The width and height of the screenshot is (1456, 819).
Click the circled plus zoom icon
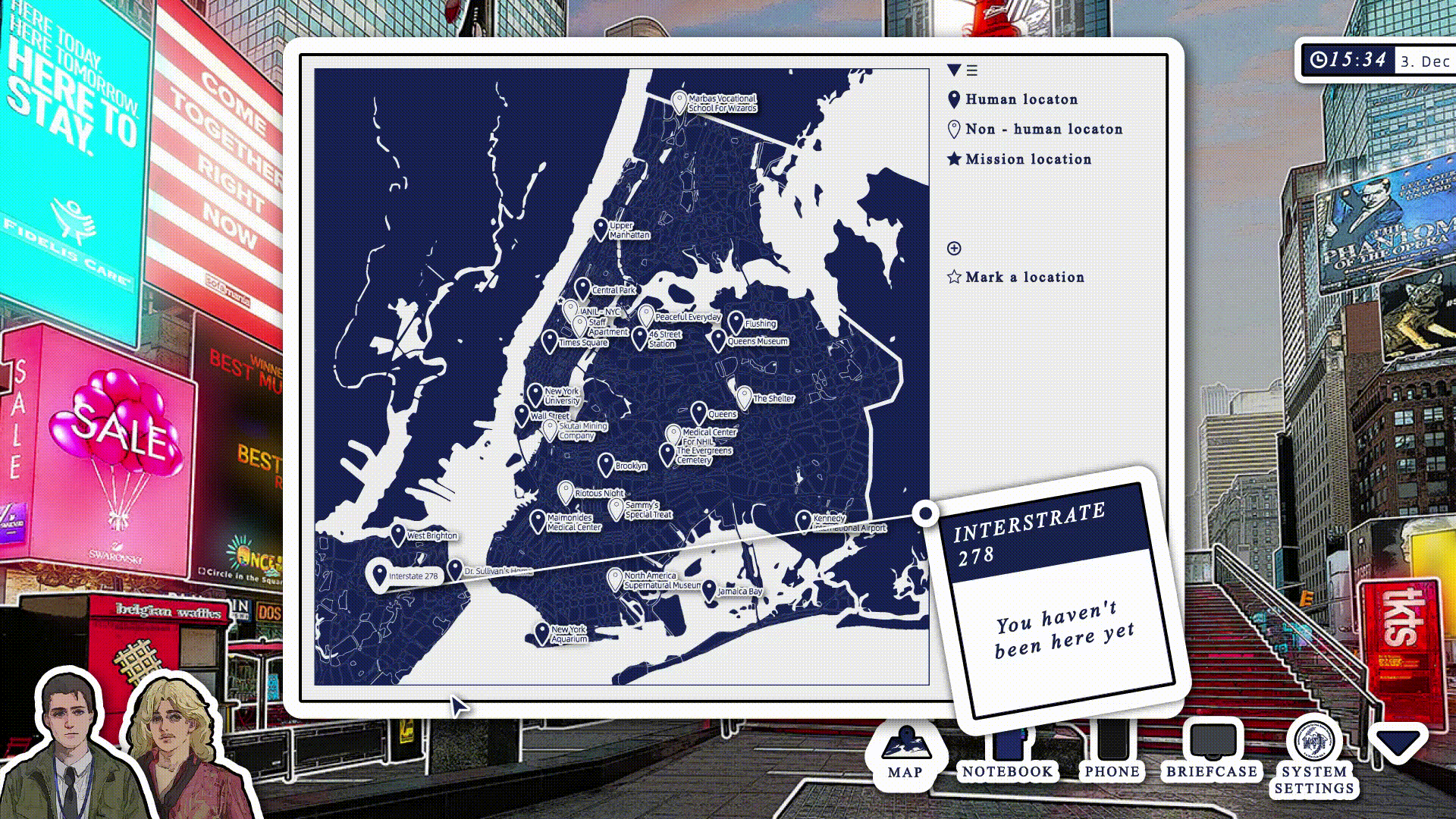[x=954, y=248]
